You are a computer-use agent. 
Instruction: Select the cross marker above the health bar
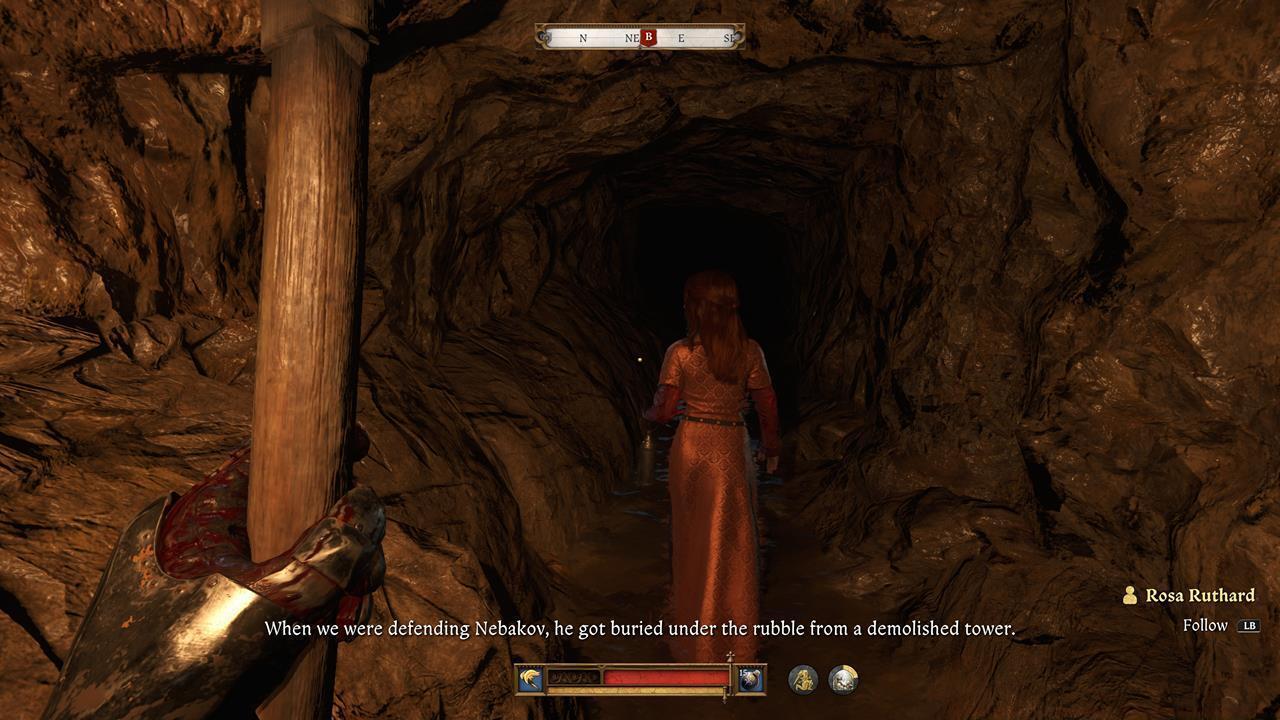[x=731, y=655]
